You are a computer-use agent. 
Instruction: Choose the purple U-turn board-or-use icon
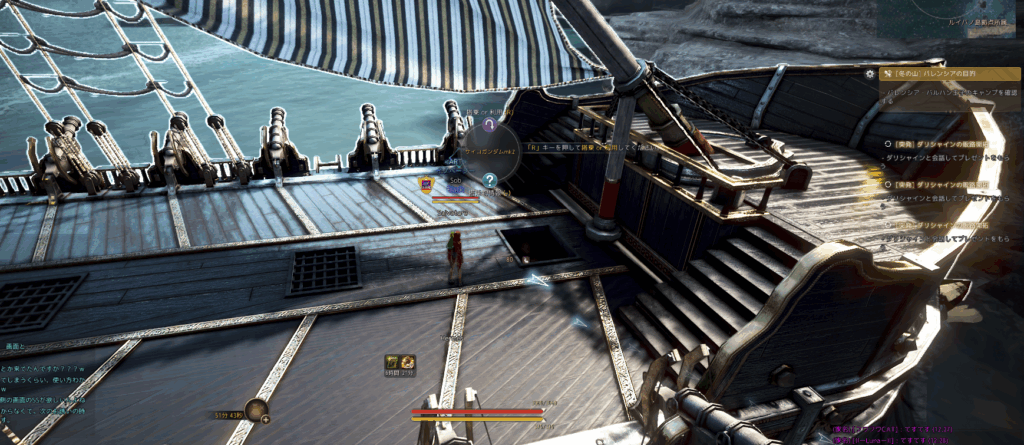click(x=489, y=125)
